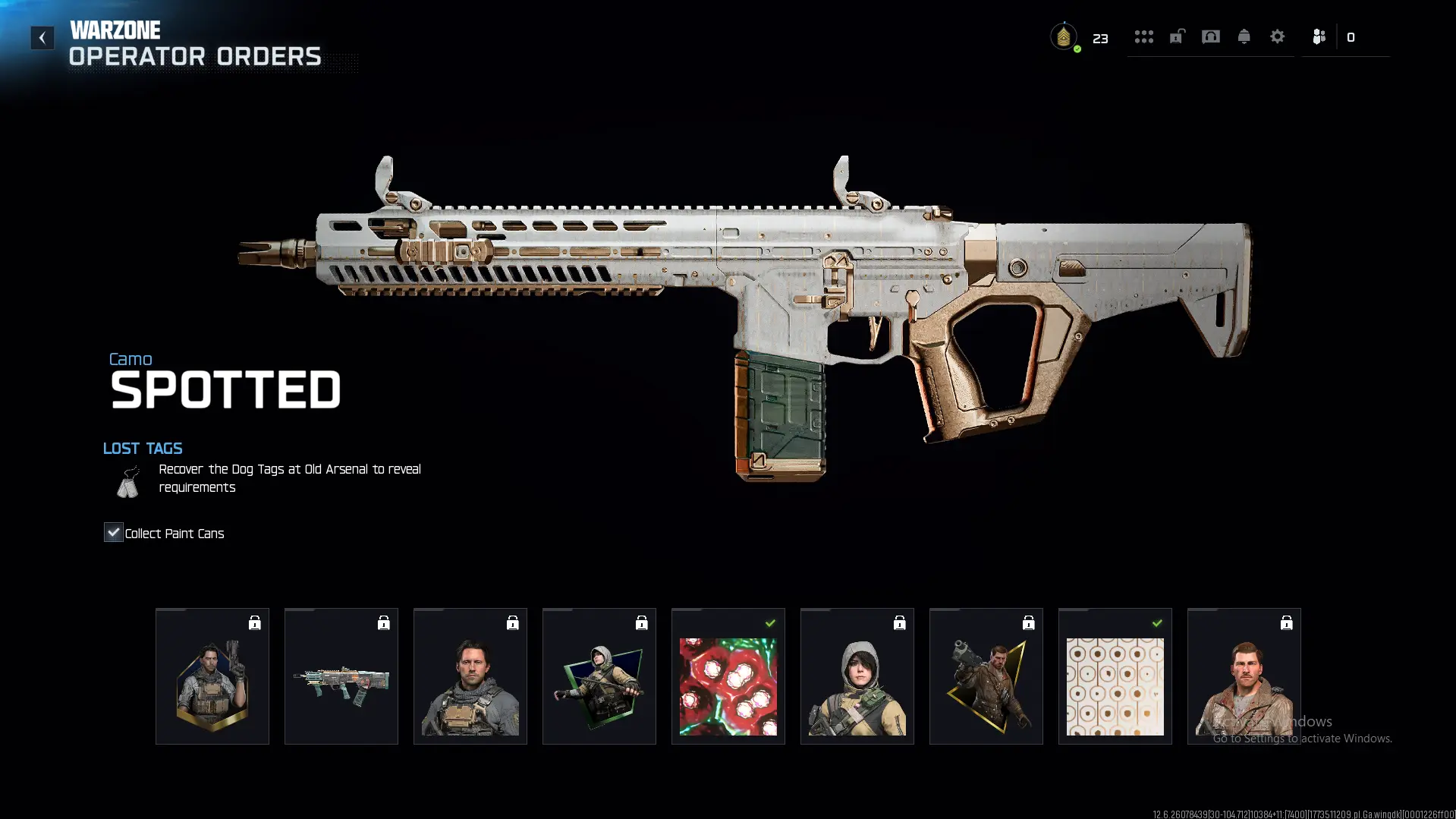Toggle the Collect Paint Cans checkbox
1456x819 pixels.
point(113,532)
